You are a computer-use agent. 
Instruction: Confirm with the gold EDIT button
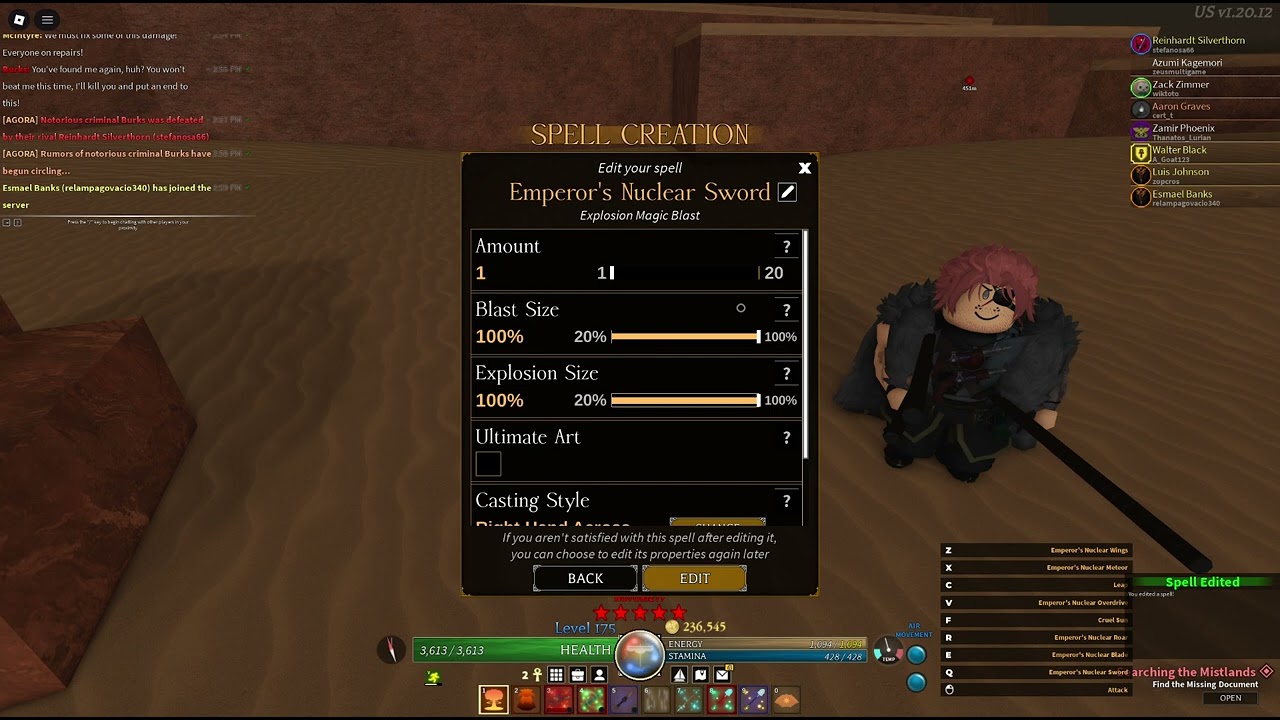(694, 578)
